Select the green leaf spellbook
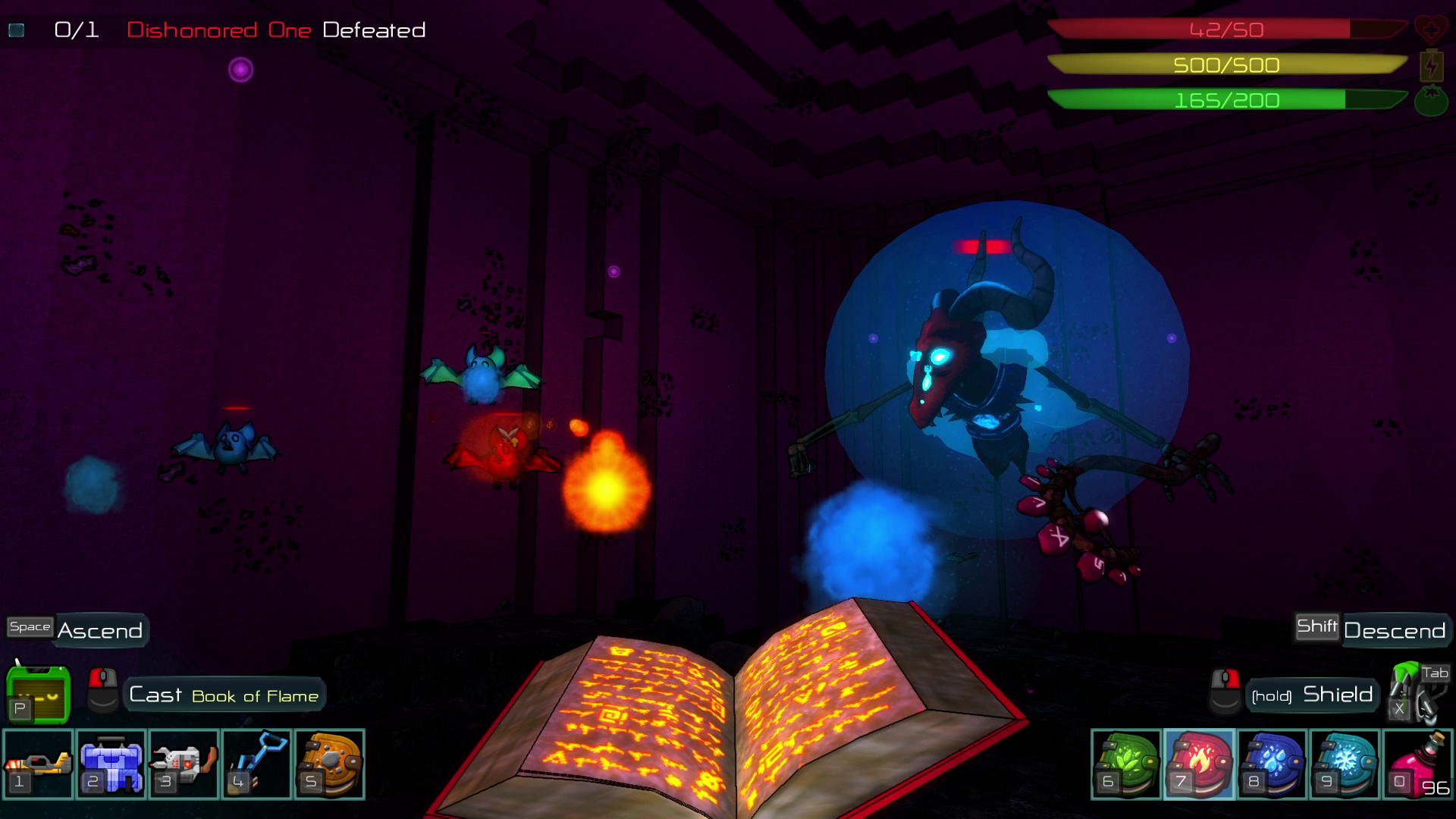 coord(1126,764)
